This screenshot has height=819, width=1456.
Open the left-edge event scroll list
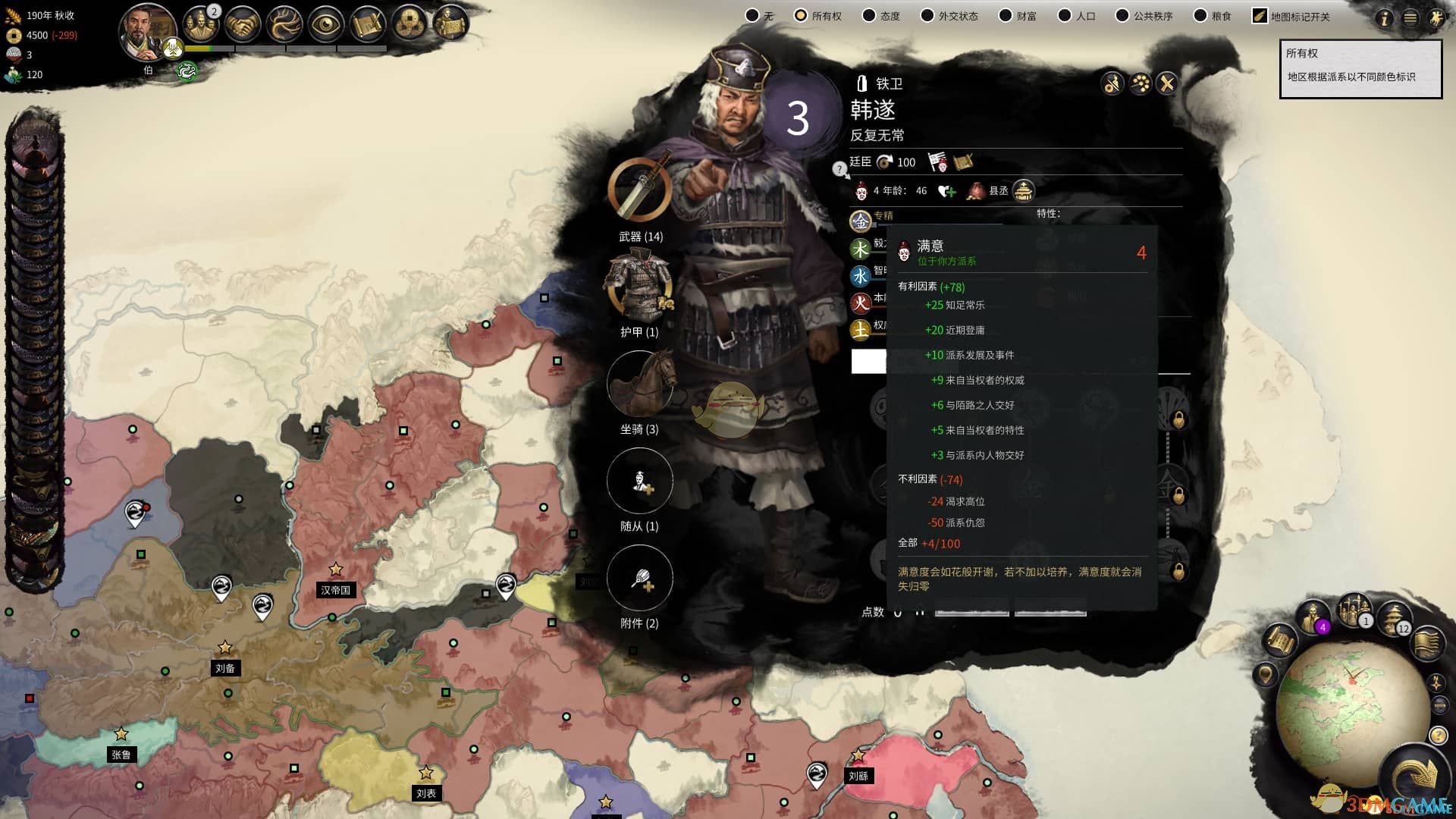(30, 303)
